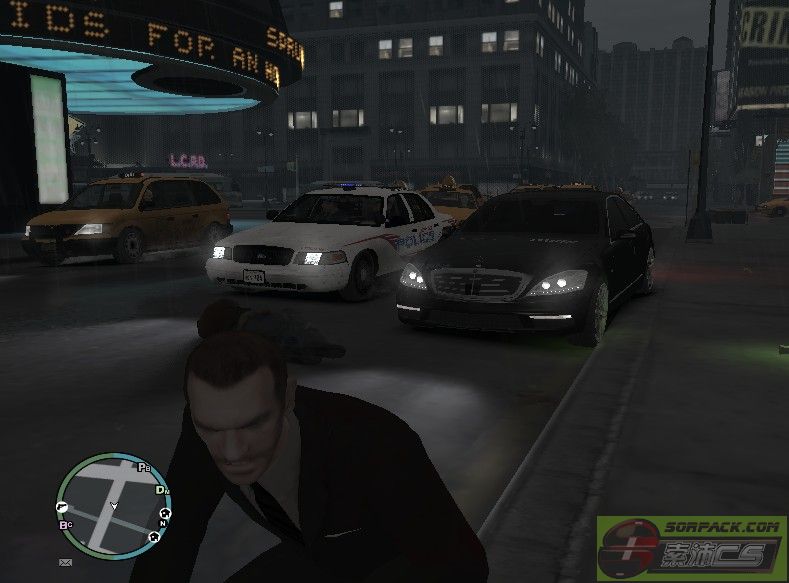Select the gun shop blip on the minimap
789x583 pixels.
63,506
